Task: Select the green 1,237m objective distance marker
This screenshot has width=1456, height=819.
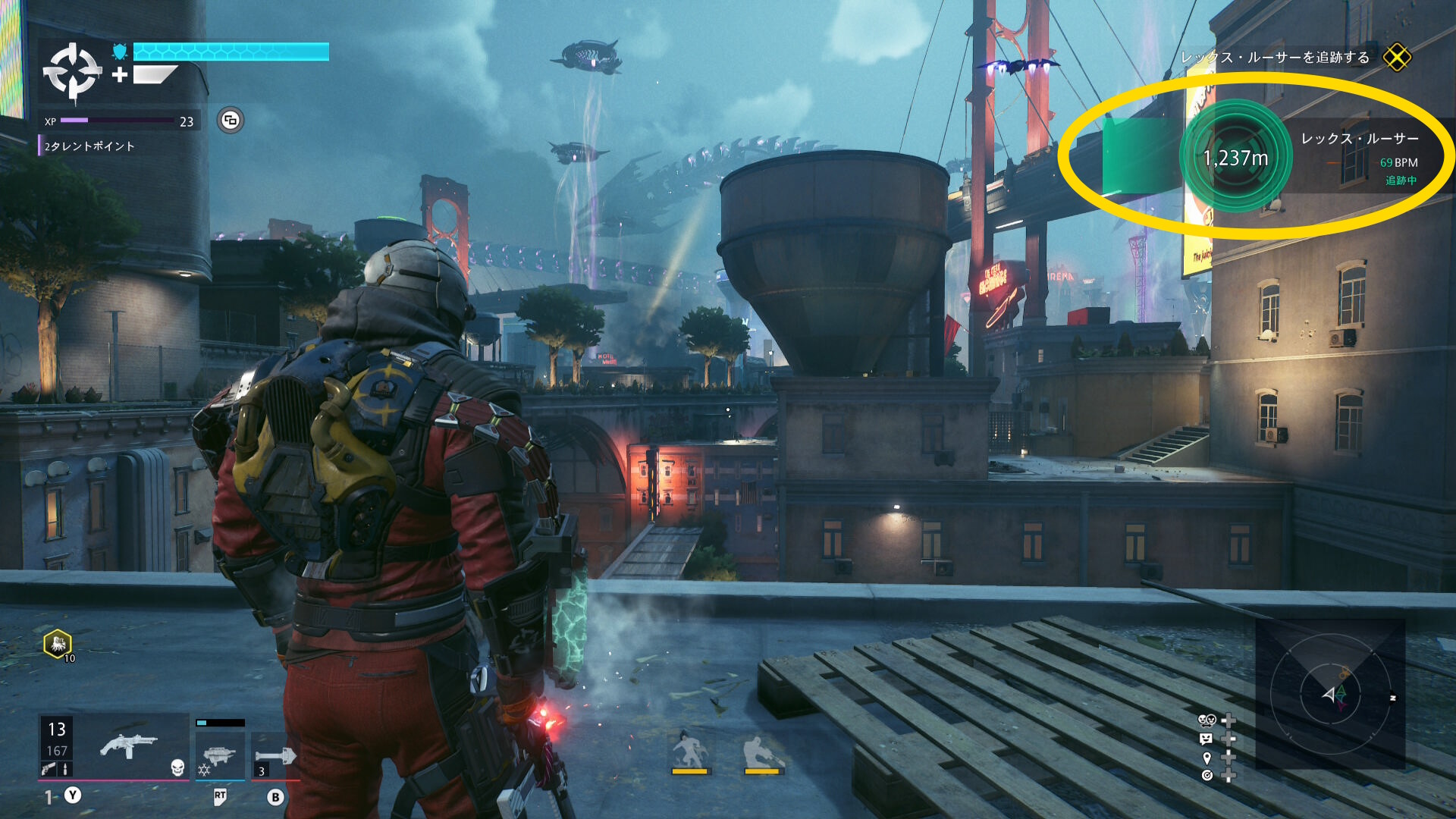Action: click(x=1236, y=157)
